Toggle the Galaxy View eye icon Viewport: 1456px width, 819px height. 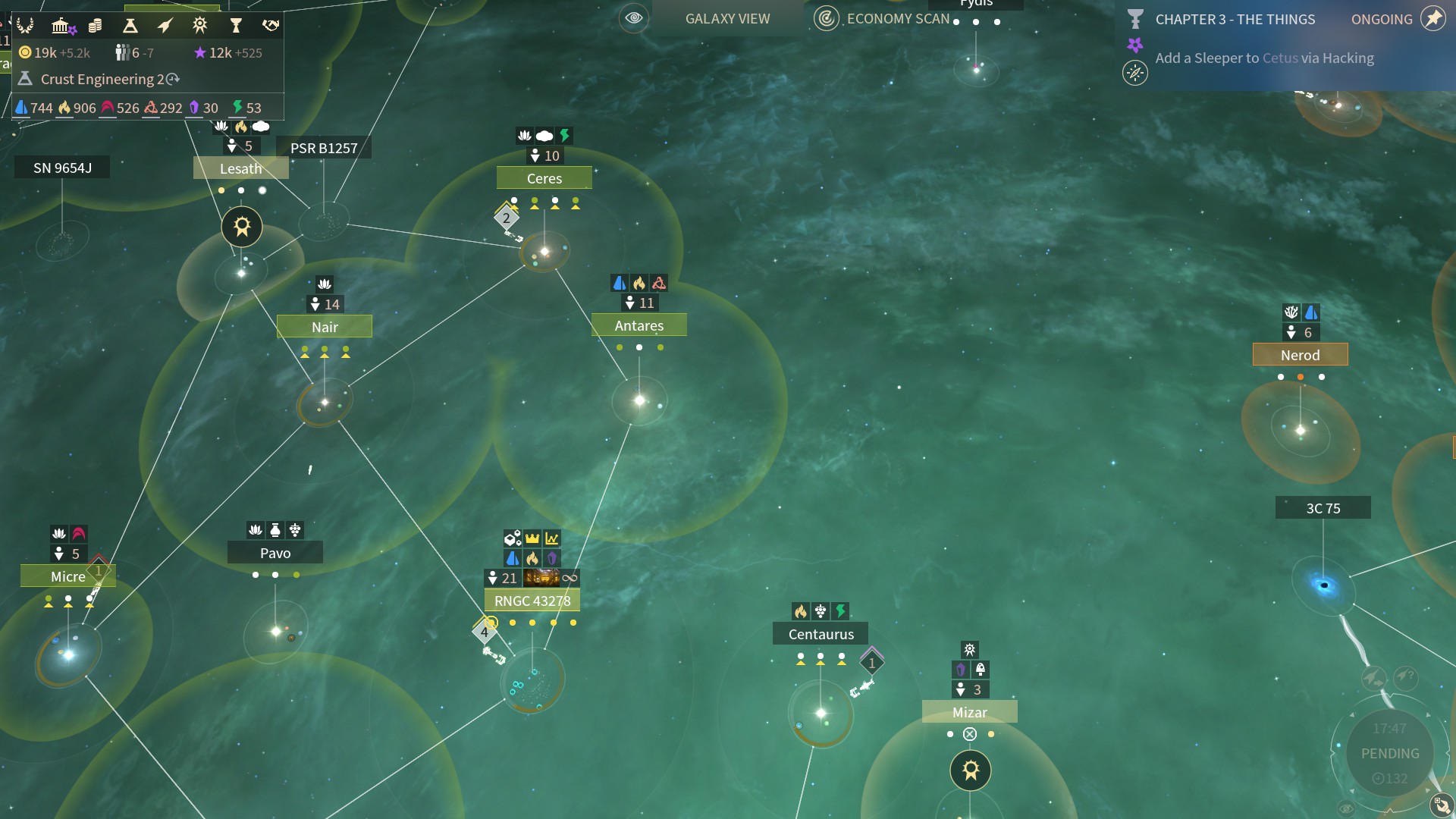coord(634,18)
